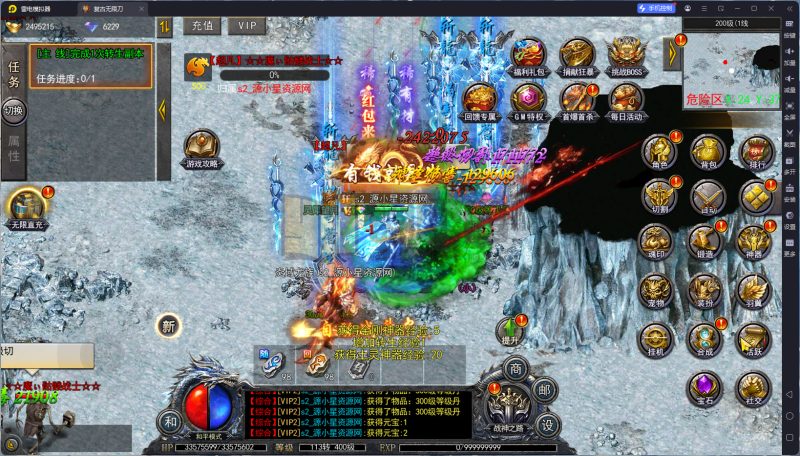Open the 充值 recharge button

203,26
